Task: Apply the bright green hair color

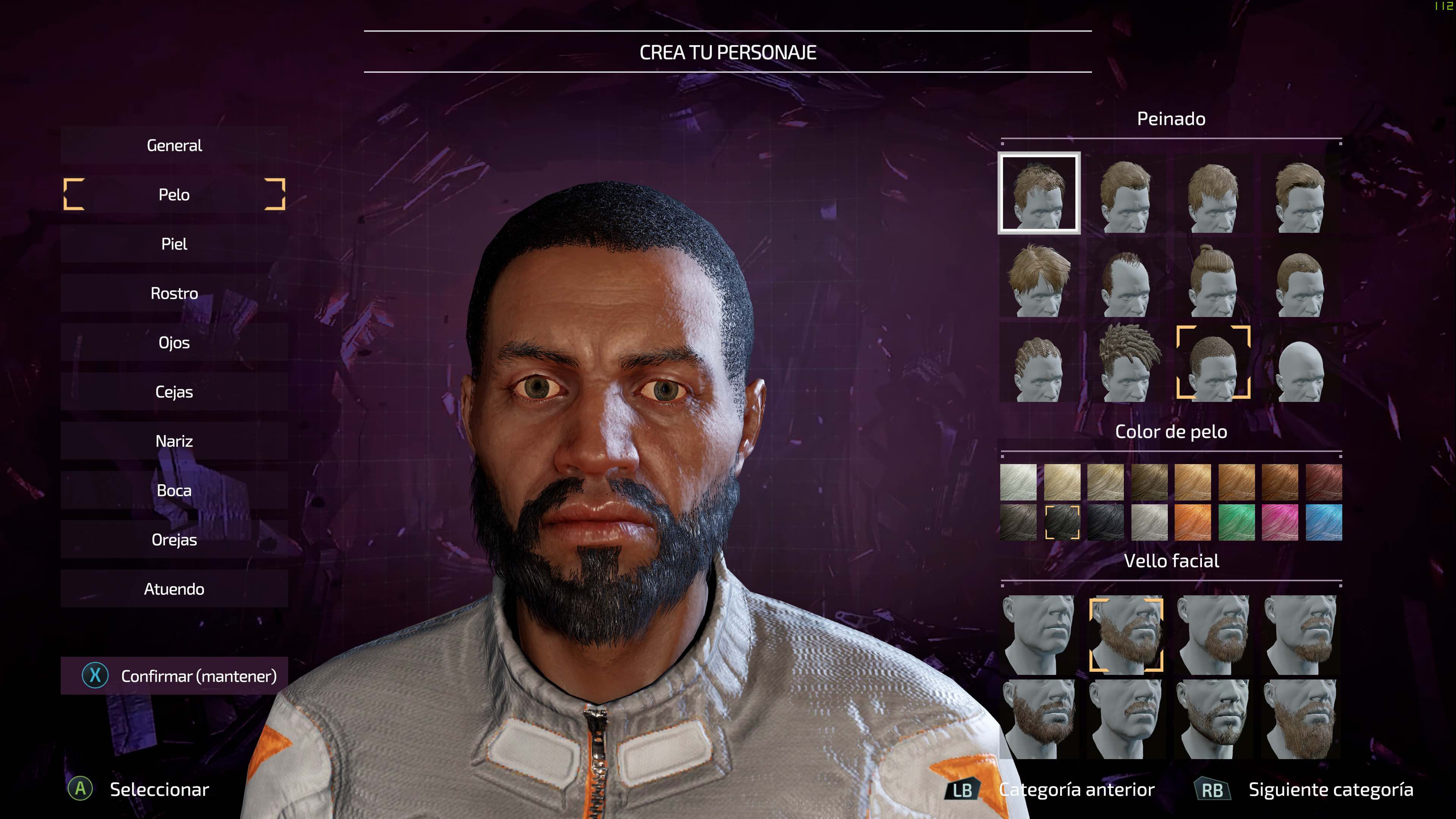Action: [x=1237, y=522]
